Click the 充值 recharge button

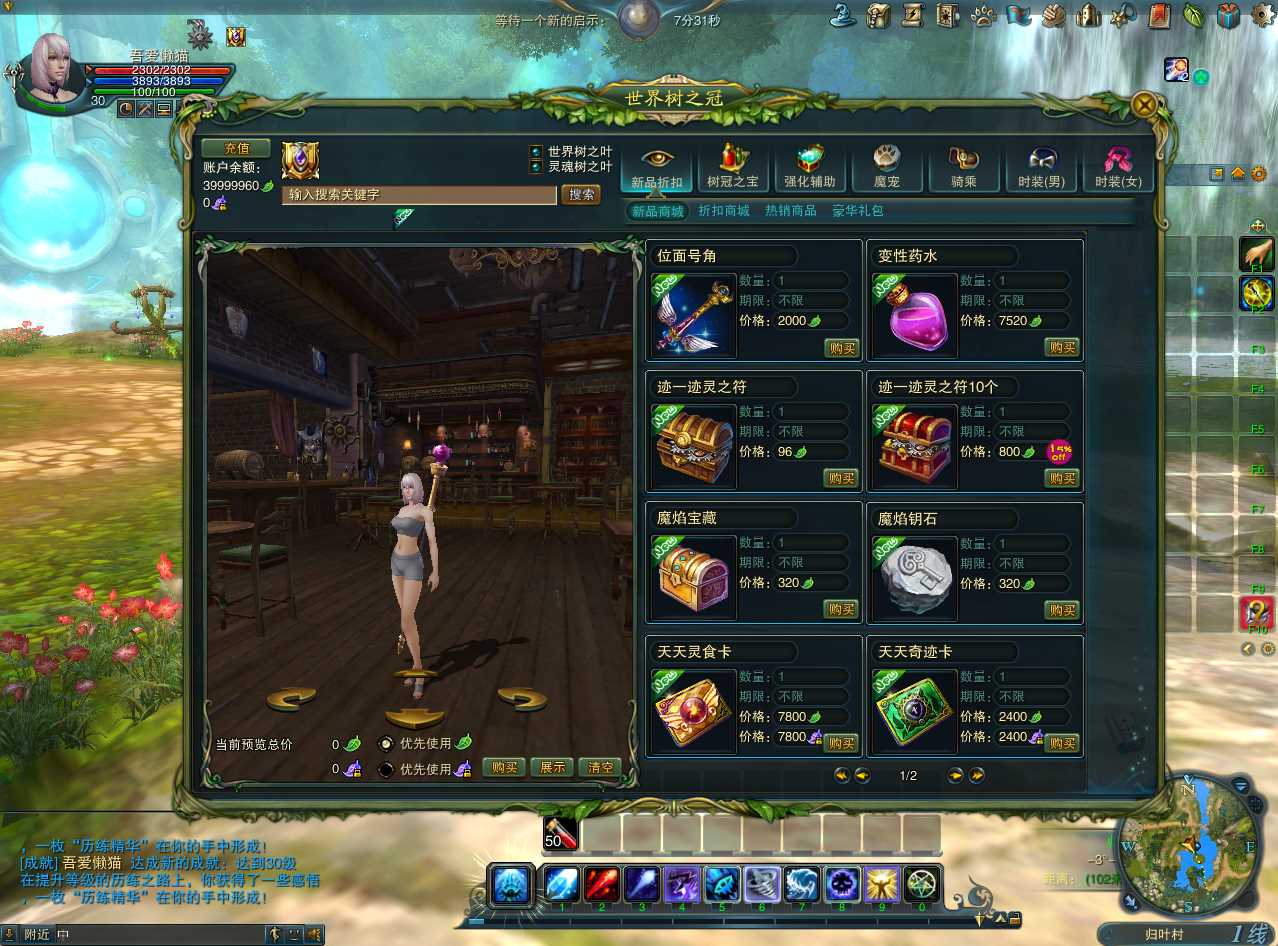236,148
